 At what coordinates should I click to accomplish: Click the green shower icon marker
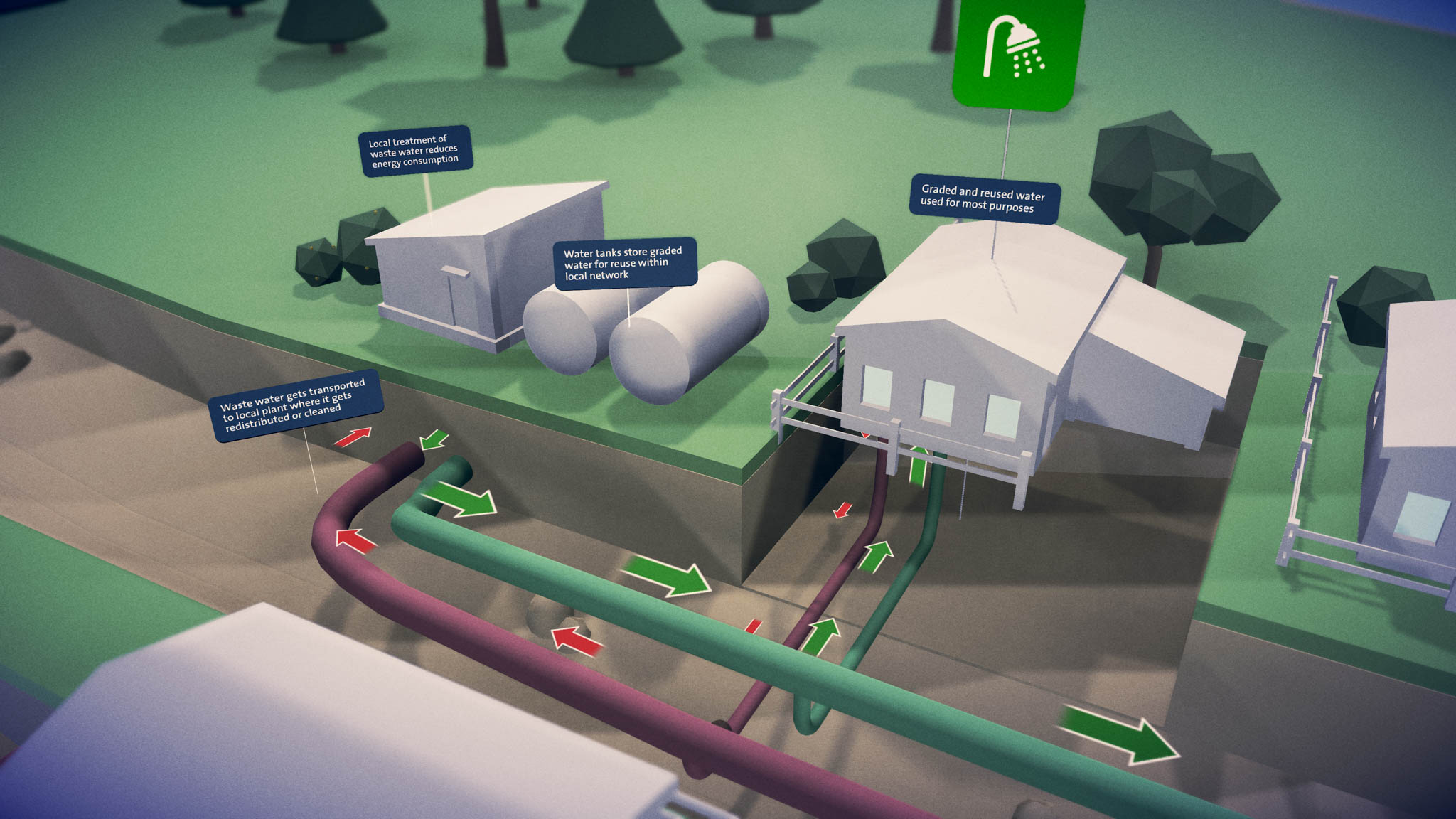[x=1017, y=51]
